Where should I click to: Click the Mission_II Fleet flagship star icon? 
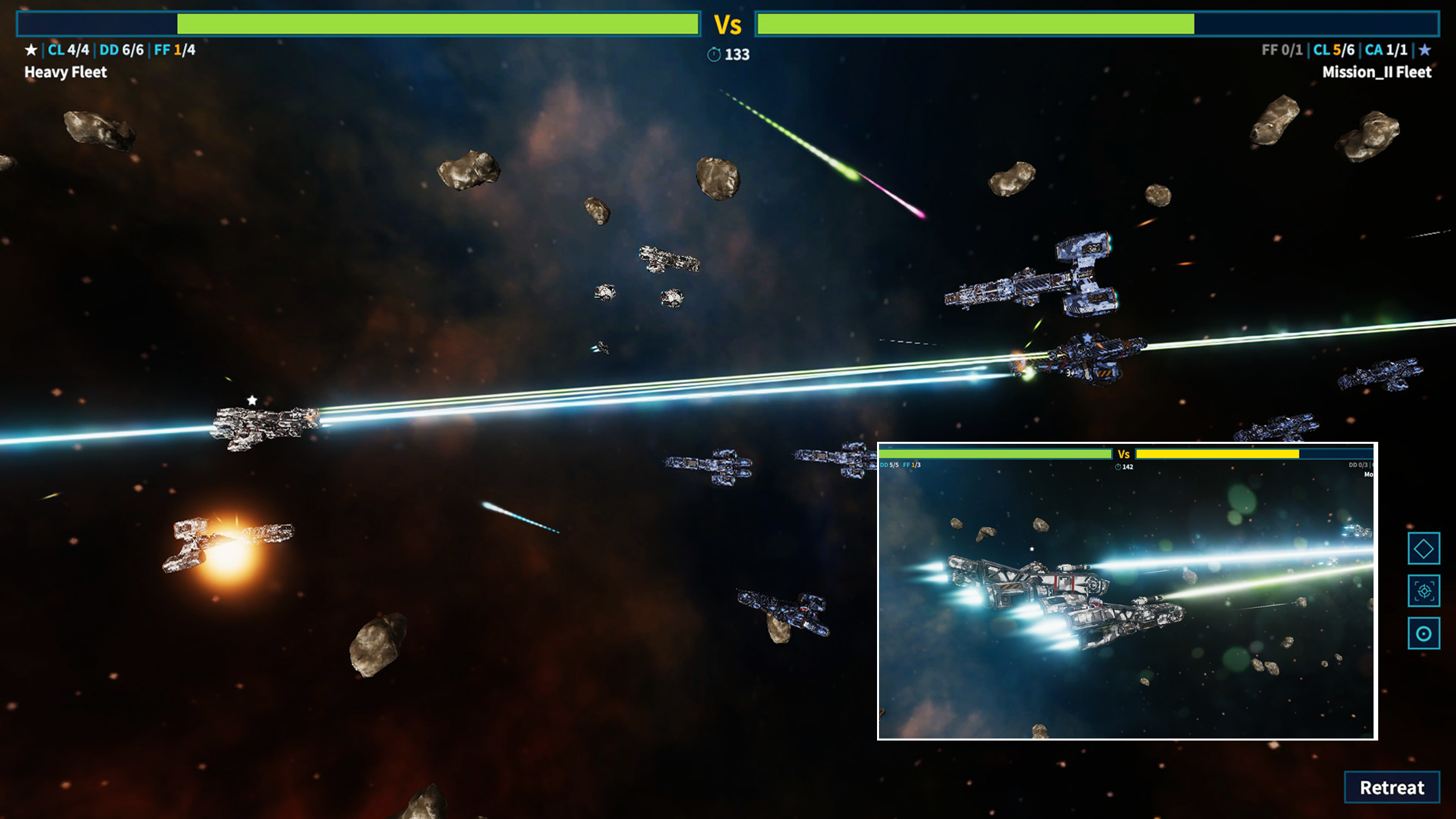tap(1426, 48)
